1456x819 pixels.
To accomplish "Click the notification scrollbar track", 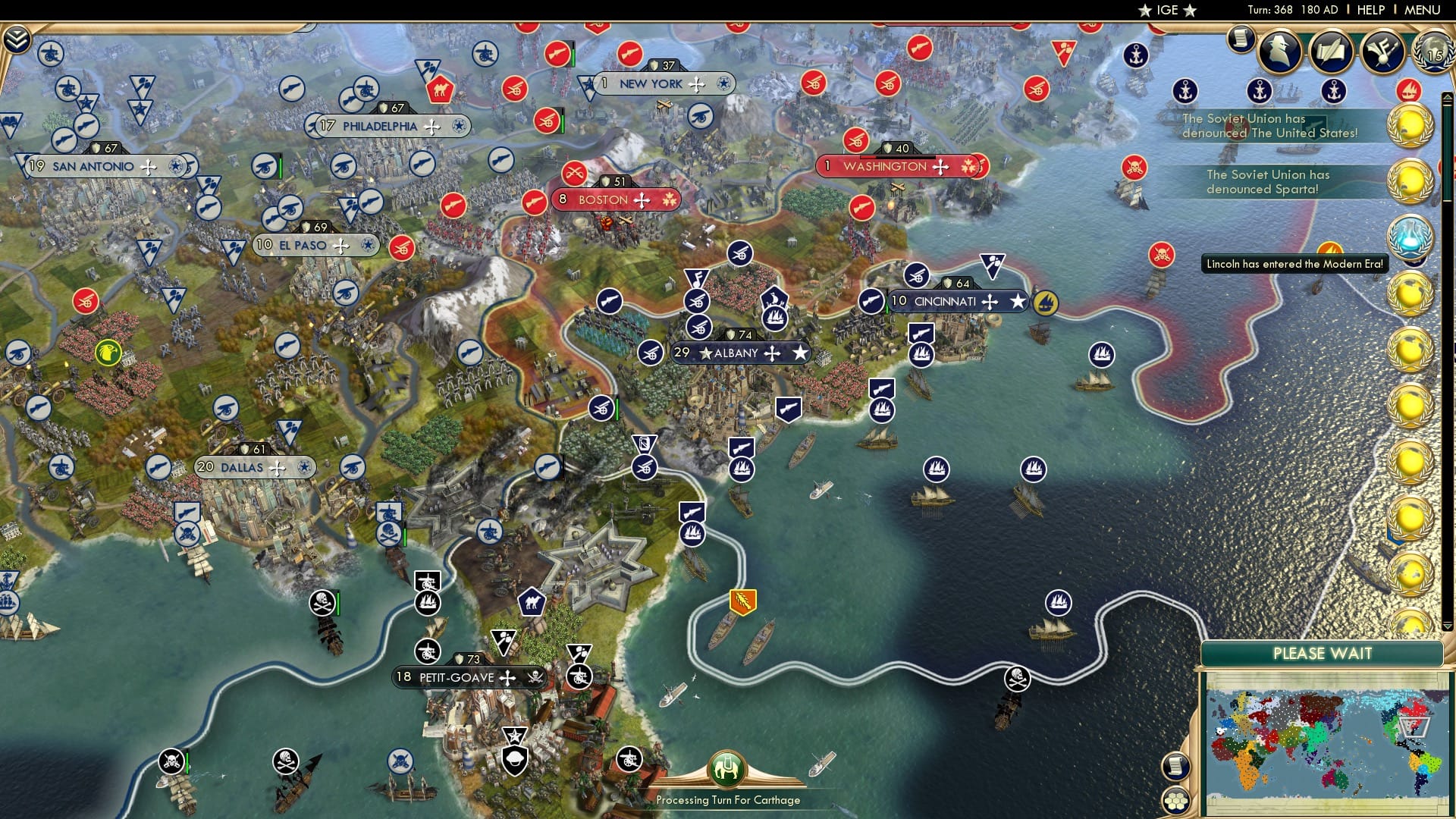I will 1445,379.
